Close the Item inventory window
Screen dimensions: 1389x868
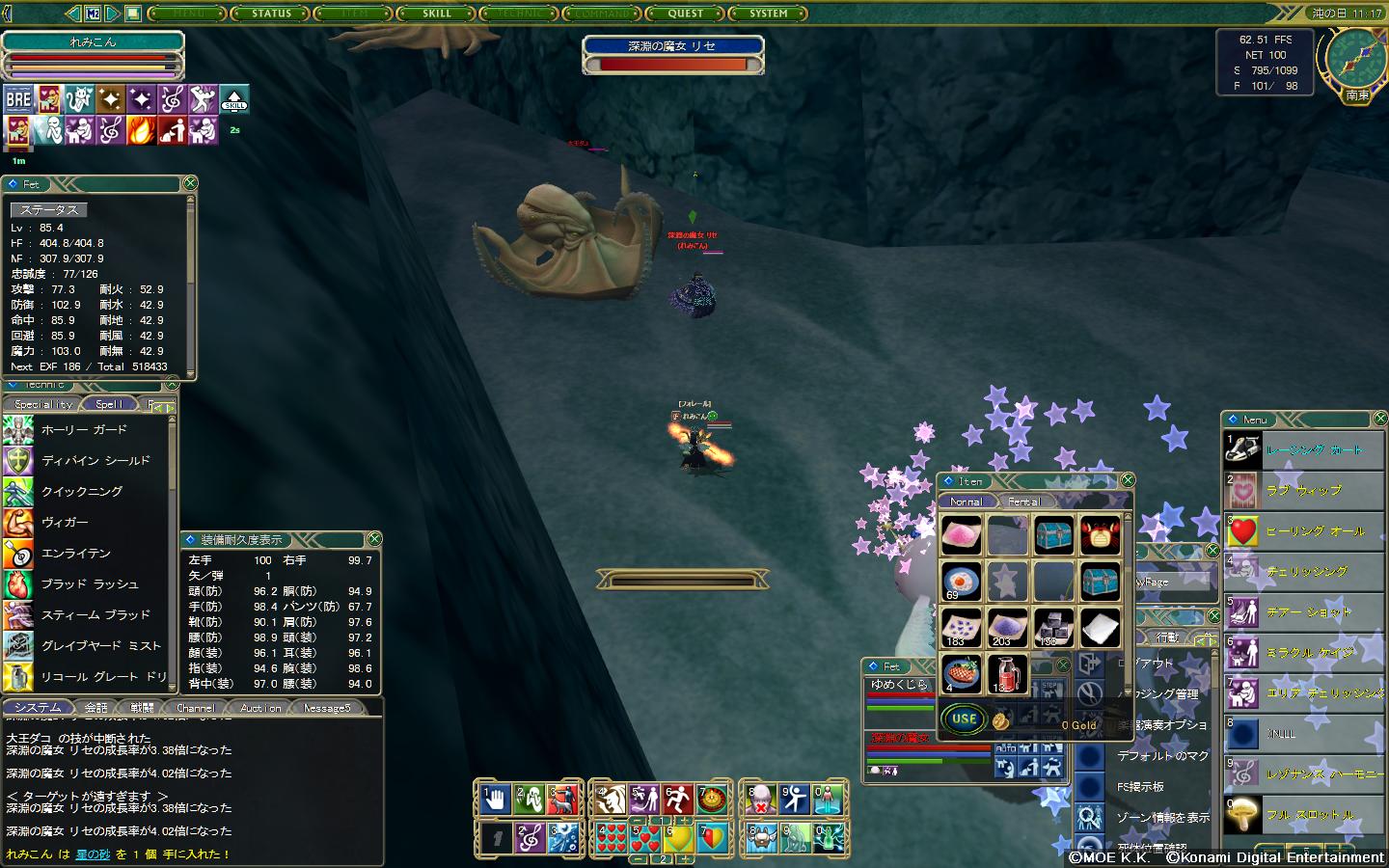click(x=1127, y=480)
